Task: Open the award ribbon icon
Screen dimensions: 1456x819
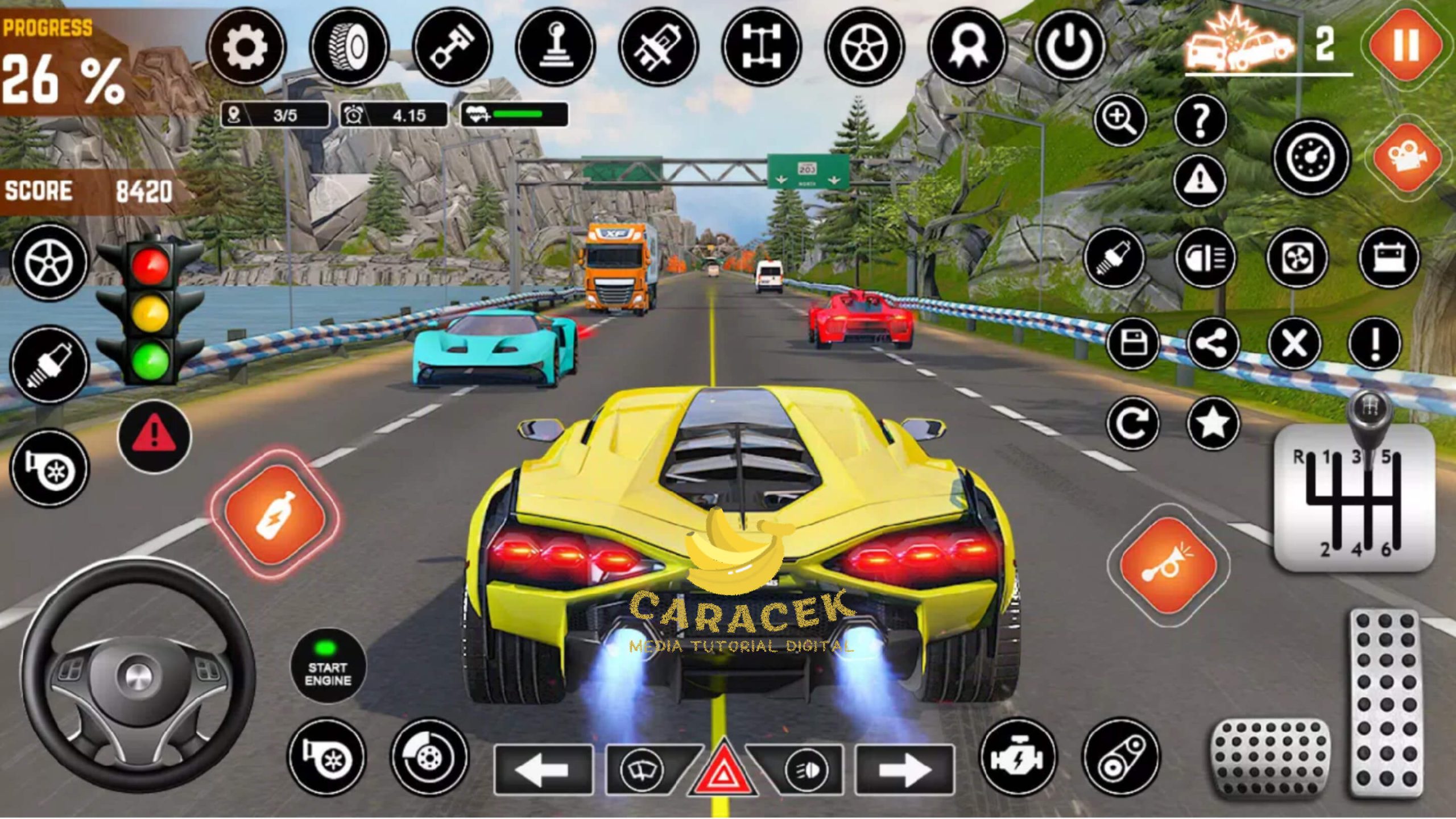Action: pyautogui.click(x=966, y=47)
